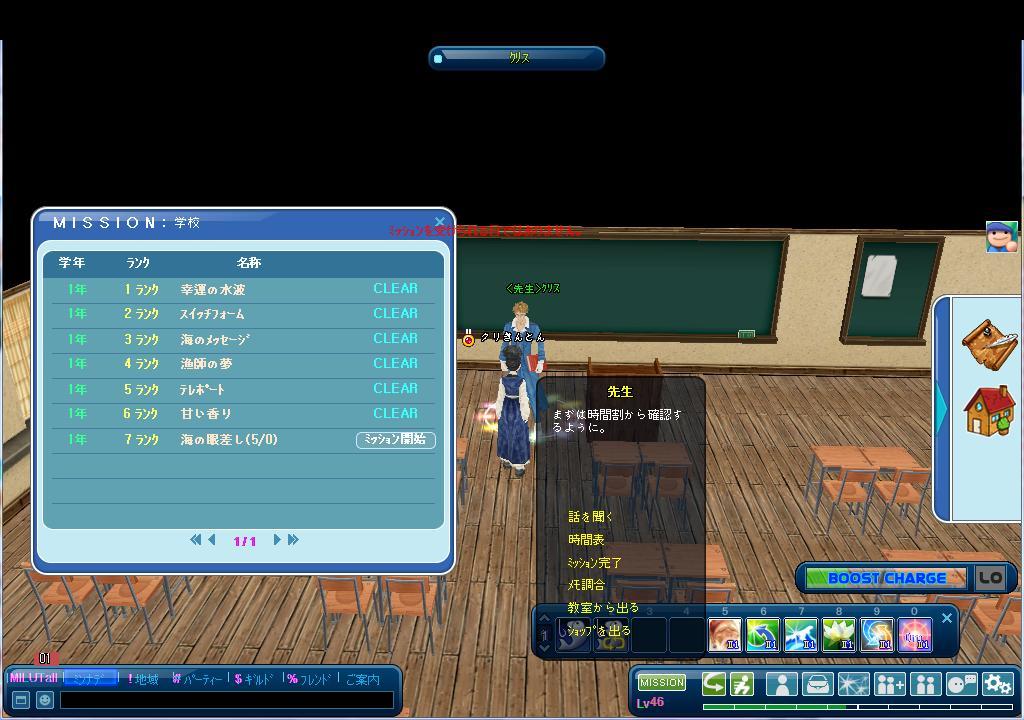The width and height of the screenshot is (1024, 720).
Task: Select 時間表 from the teacher's menu
Action: click(x=586, y=540)
